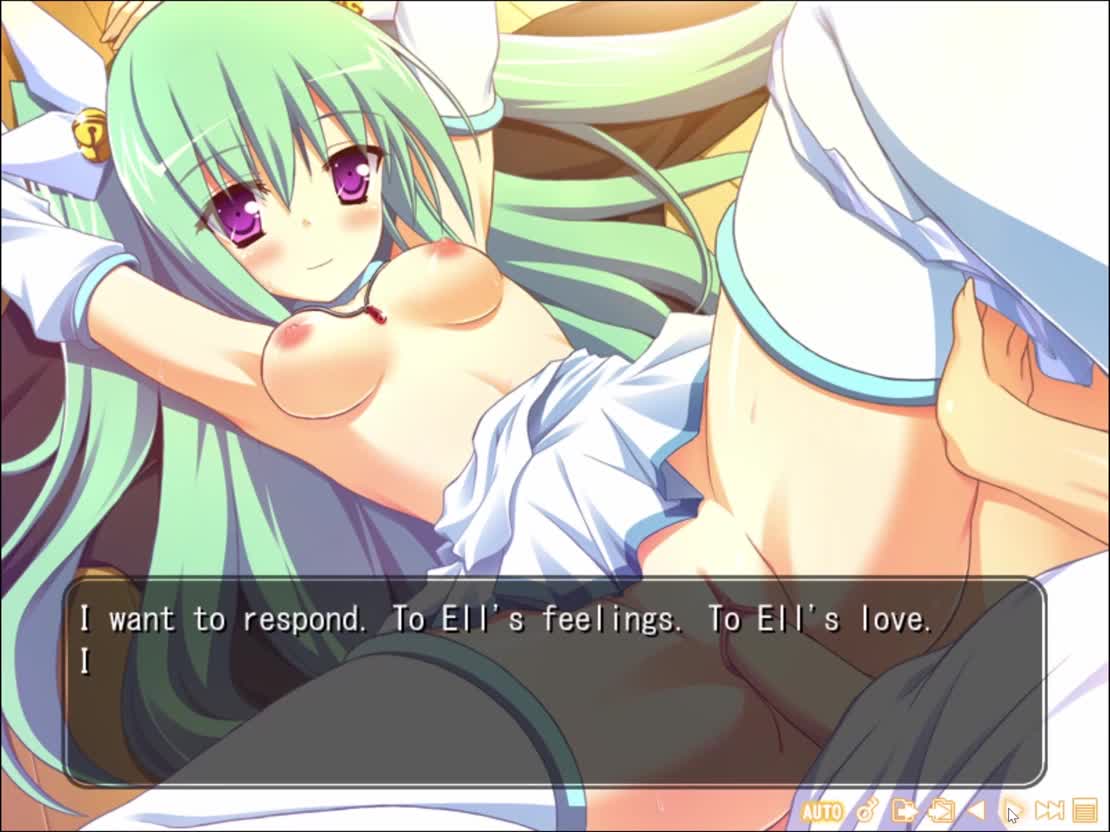Advance with the right arrow play button

coord(1012,811)
